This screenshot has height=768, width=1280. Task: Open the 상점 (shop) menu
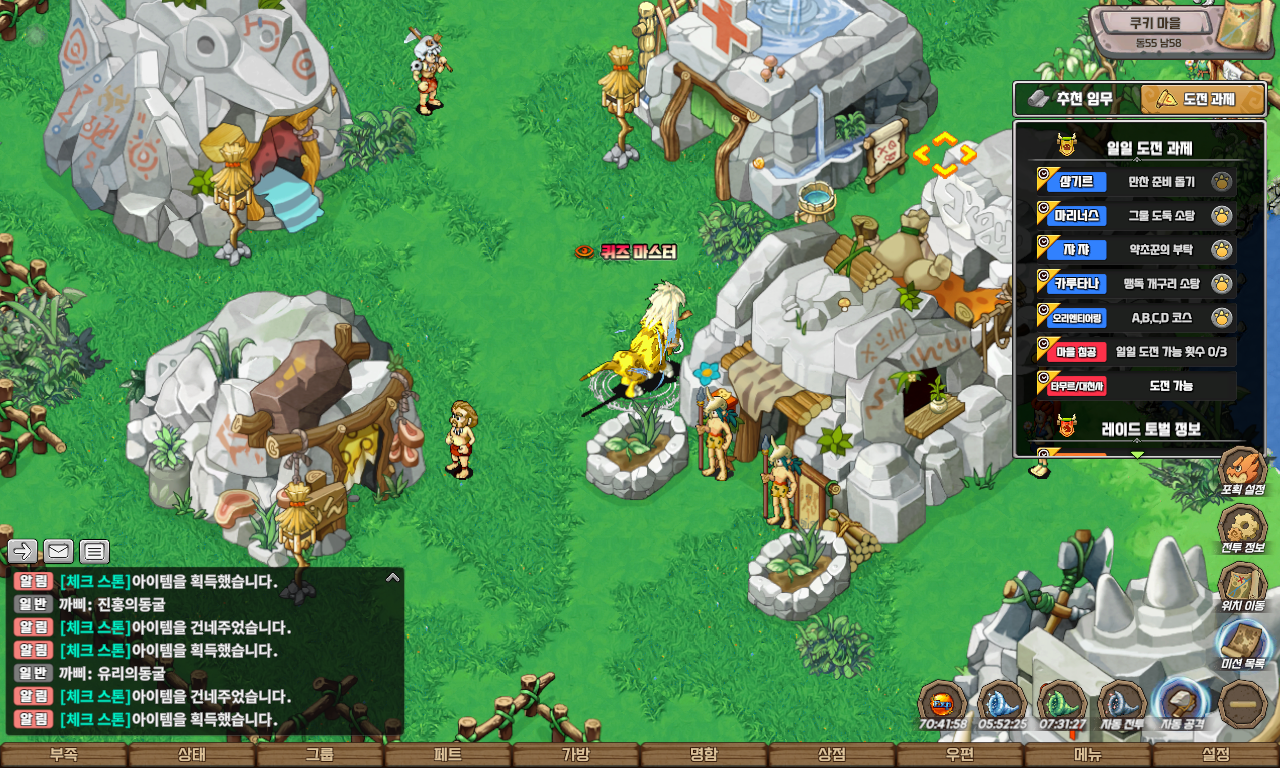point(832,755)
